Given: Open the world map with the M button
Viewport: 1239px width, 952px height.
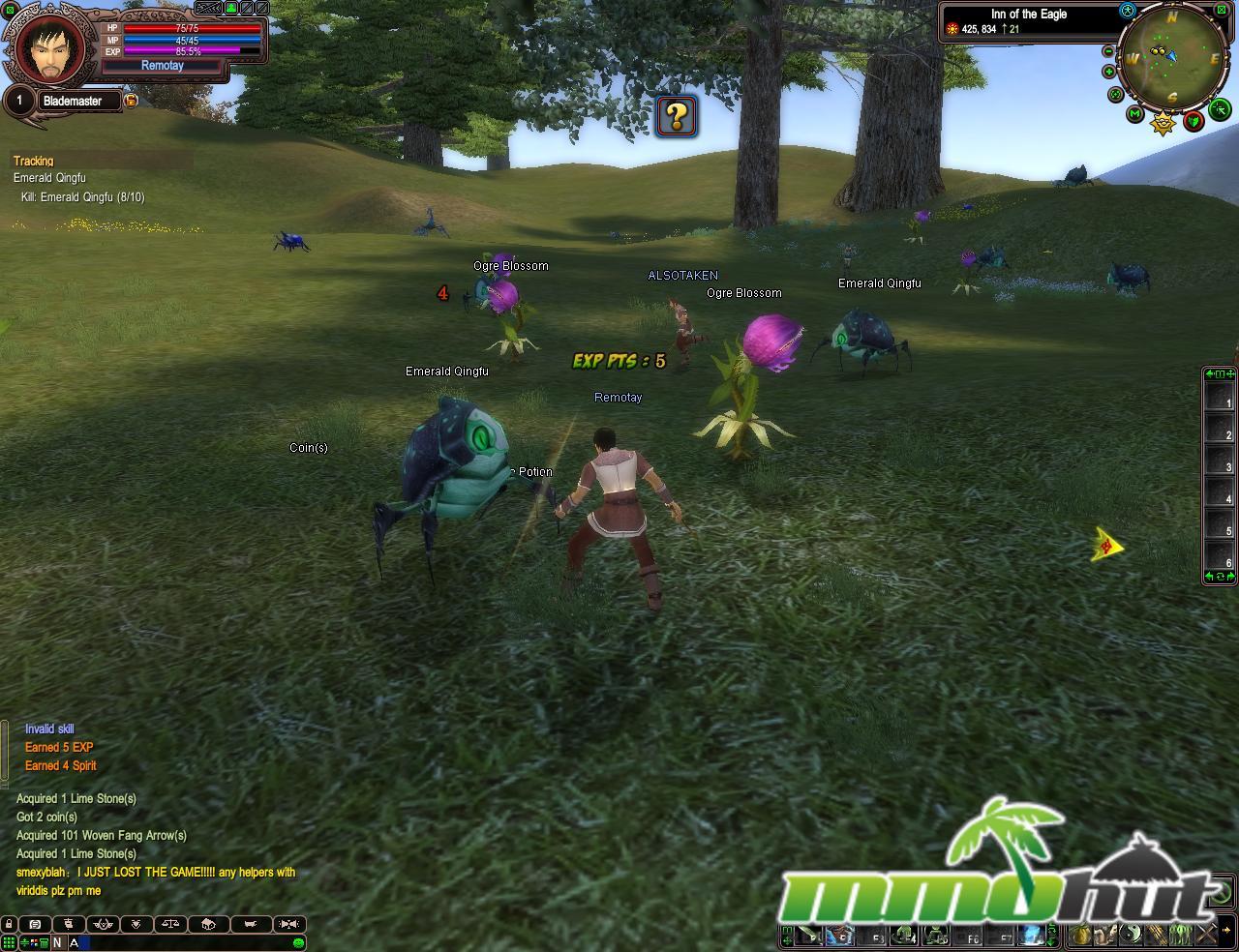Looking at the screenshot, I should pos(1135,114).
